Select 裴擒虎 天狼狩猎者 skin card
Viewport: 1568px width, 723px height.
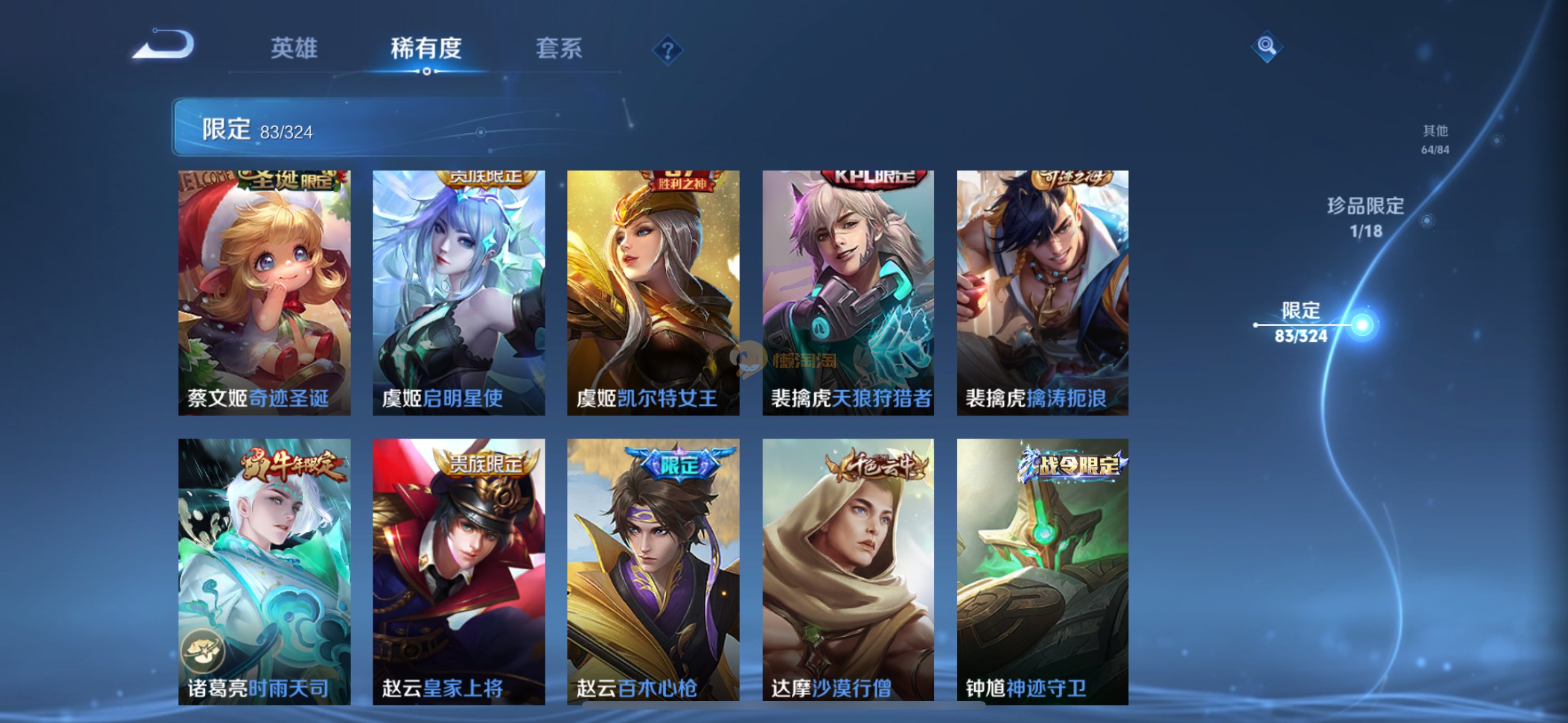(848, 293)
